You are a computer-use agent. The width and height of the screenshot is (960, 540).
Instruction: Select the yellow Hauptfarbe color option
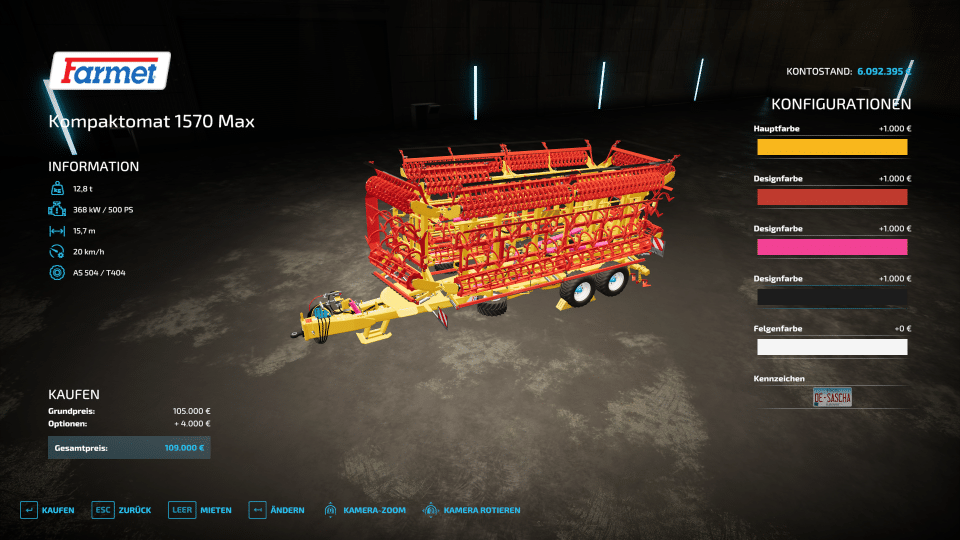click(x=832, y=147)
